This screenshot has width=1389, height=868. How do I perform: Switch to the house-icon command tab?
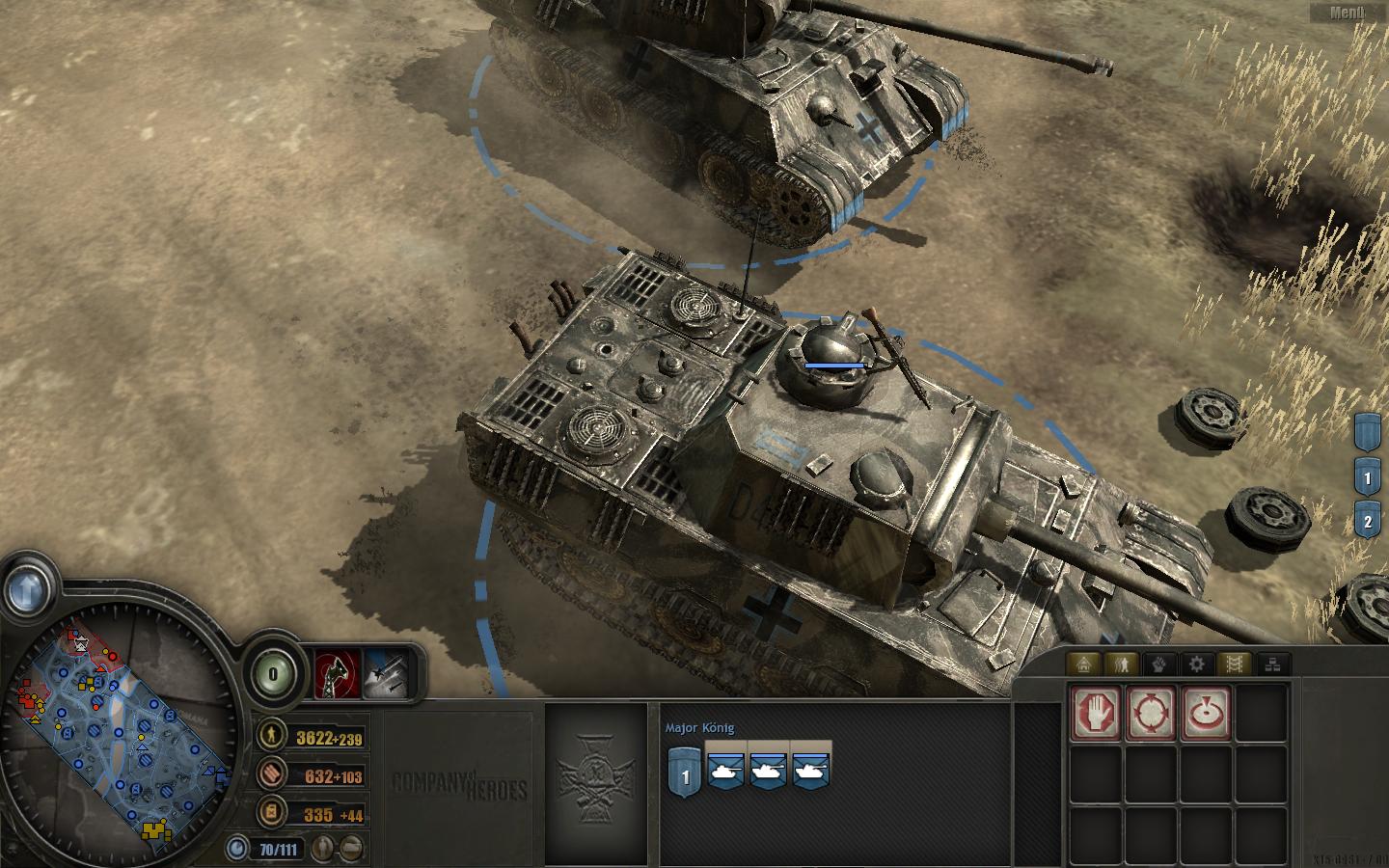1085,664
